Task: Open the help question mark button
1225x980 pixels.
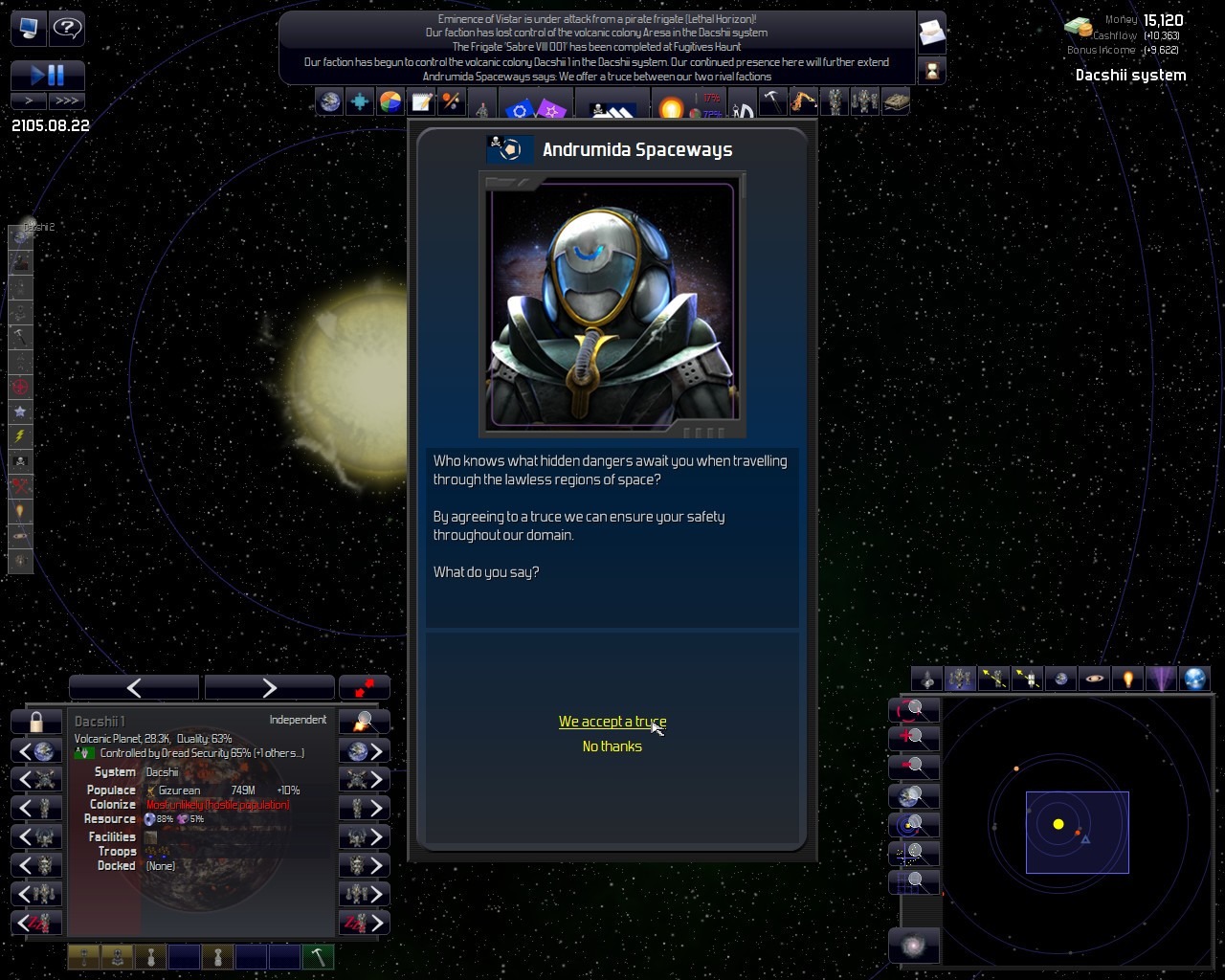Action: coord(67,28)
